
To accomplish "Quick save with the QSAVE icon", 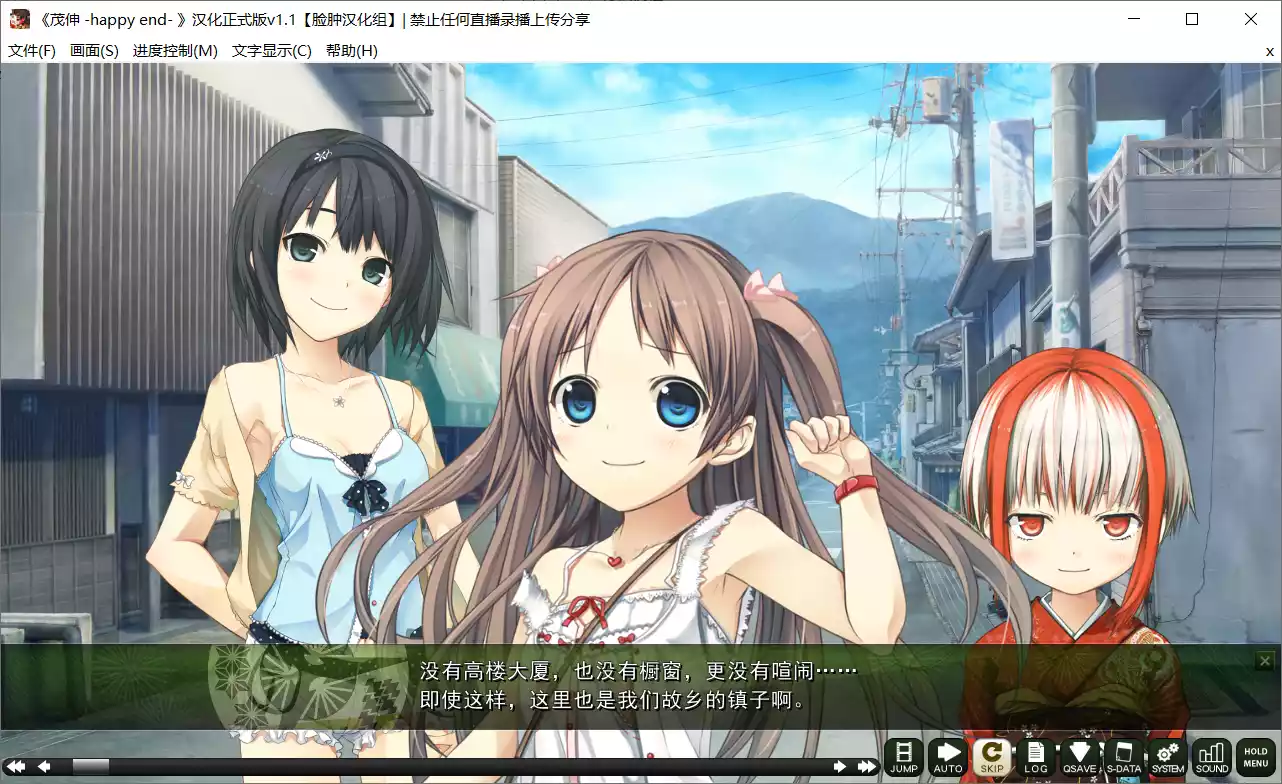I will (x=1079, y=757).
